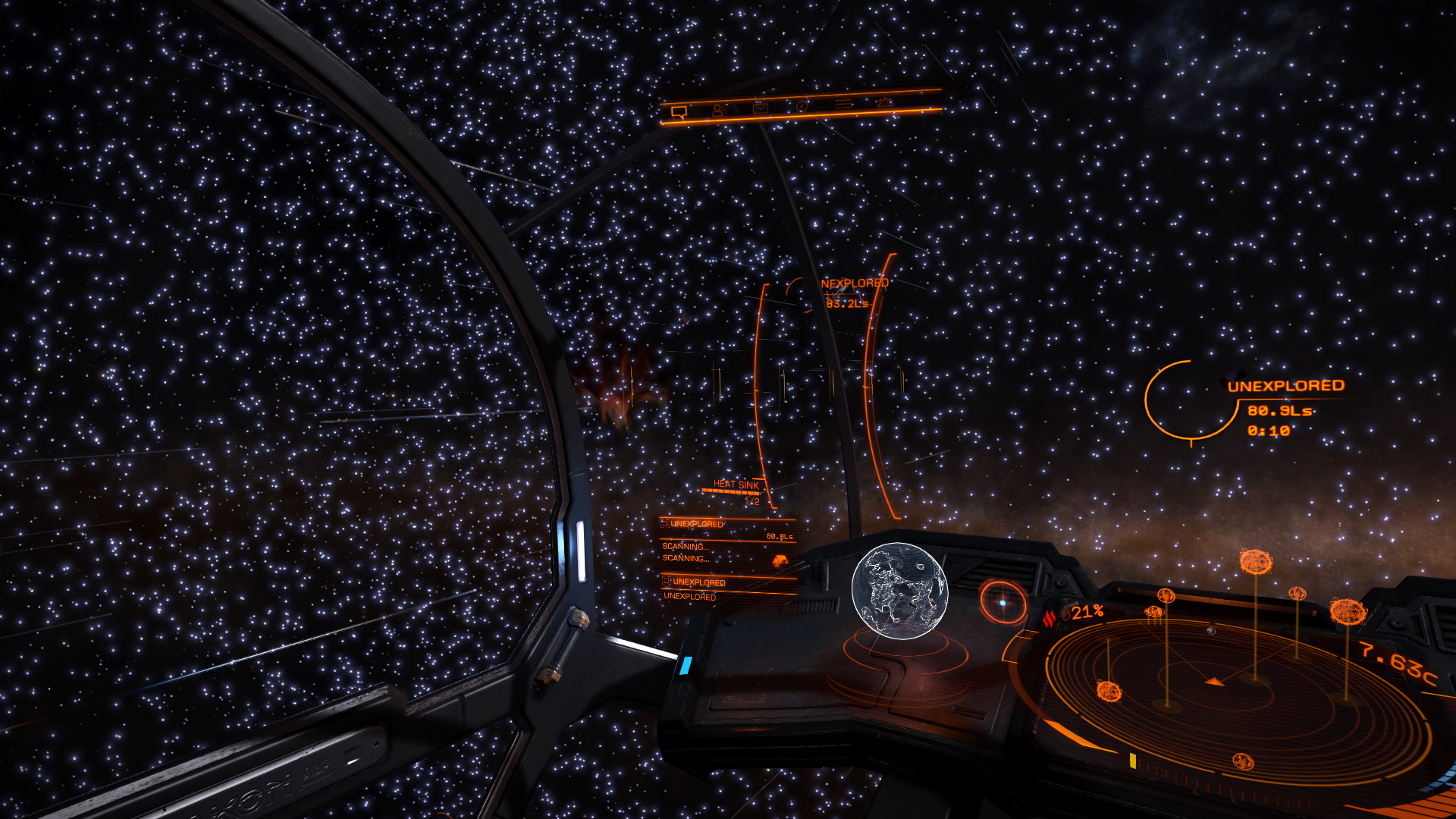Open the chat bubble comms tab
The width and height of the screenshot is (1456, 819).
pyautogui.click(x=679, y=112)
